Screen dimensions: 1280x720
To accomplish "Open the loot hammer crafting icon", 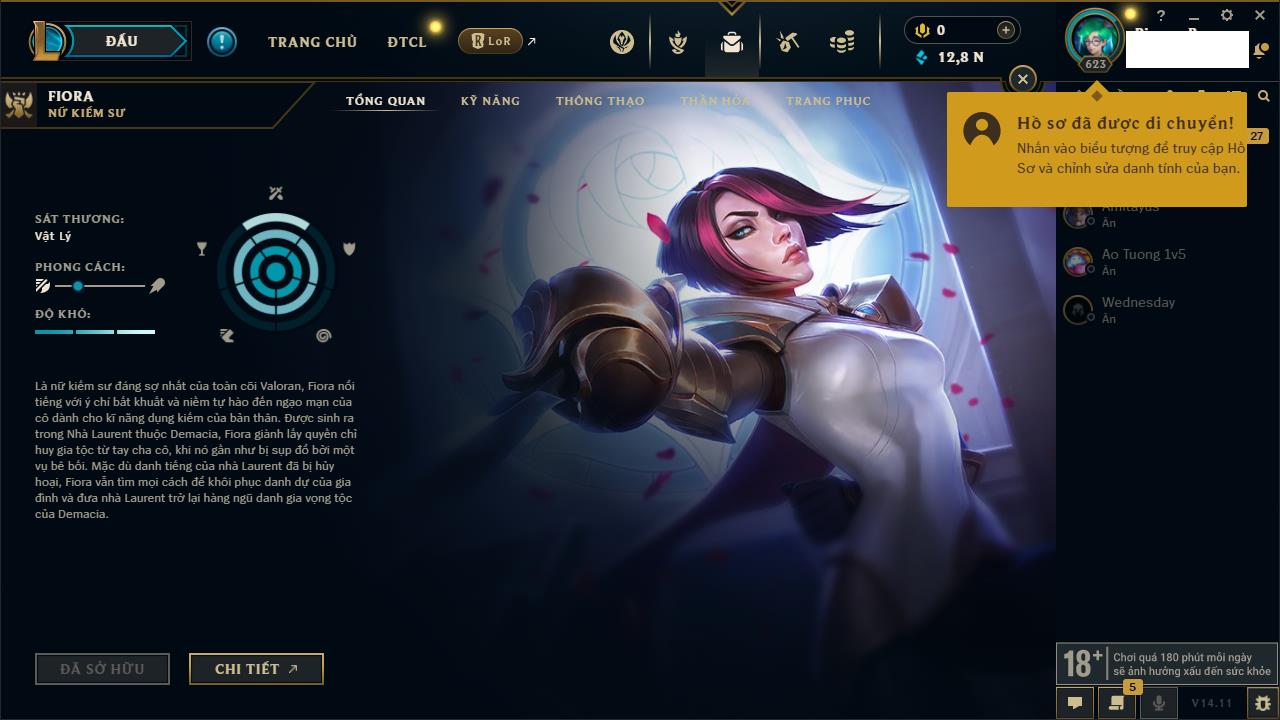I will pos(788,42).
